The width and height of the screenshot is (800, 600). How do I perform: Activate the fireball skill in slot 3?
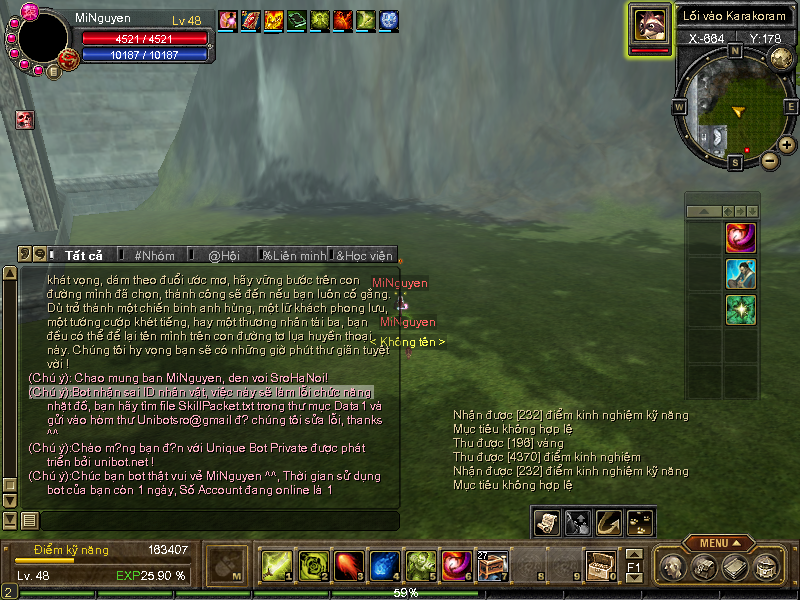[348, 566]
